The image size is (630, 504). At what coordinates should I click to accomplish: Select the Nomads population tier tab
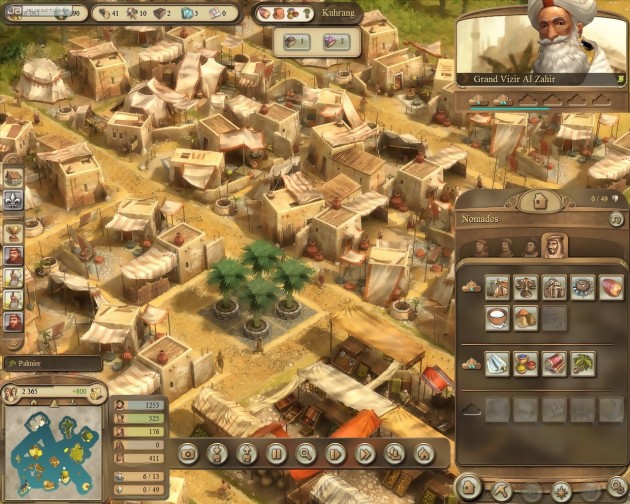pos(552,245)
